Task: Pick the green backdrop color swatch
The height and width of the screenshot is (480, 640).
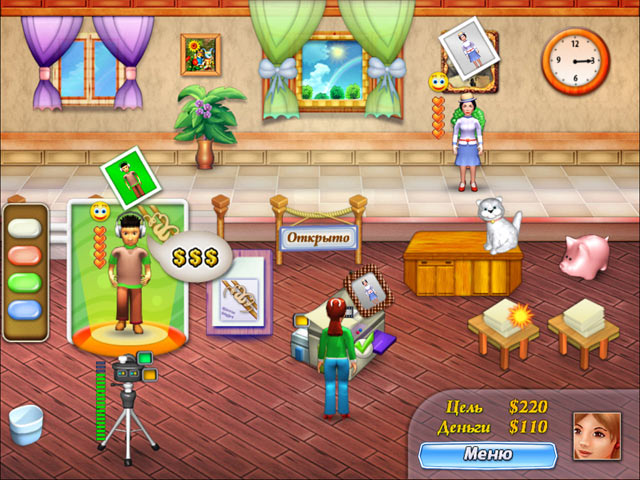Action: click(28, 283)
